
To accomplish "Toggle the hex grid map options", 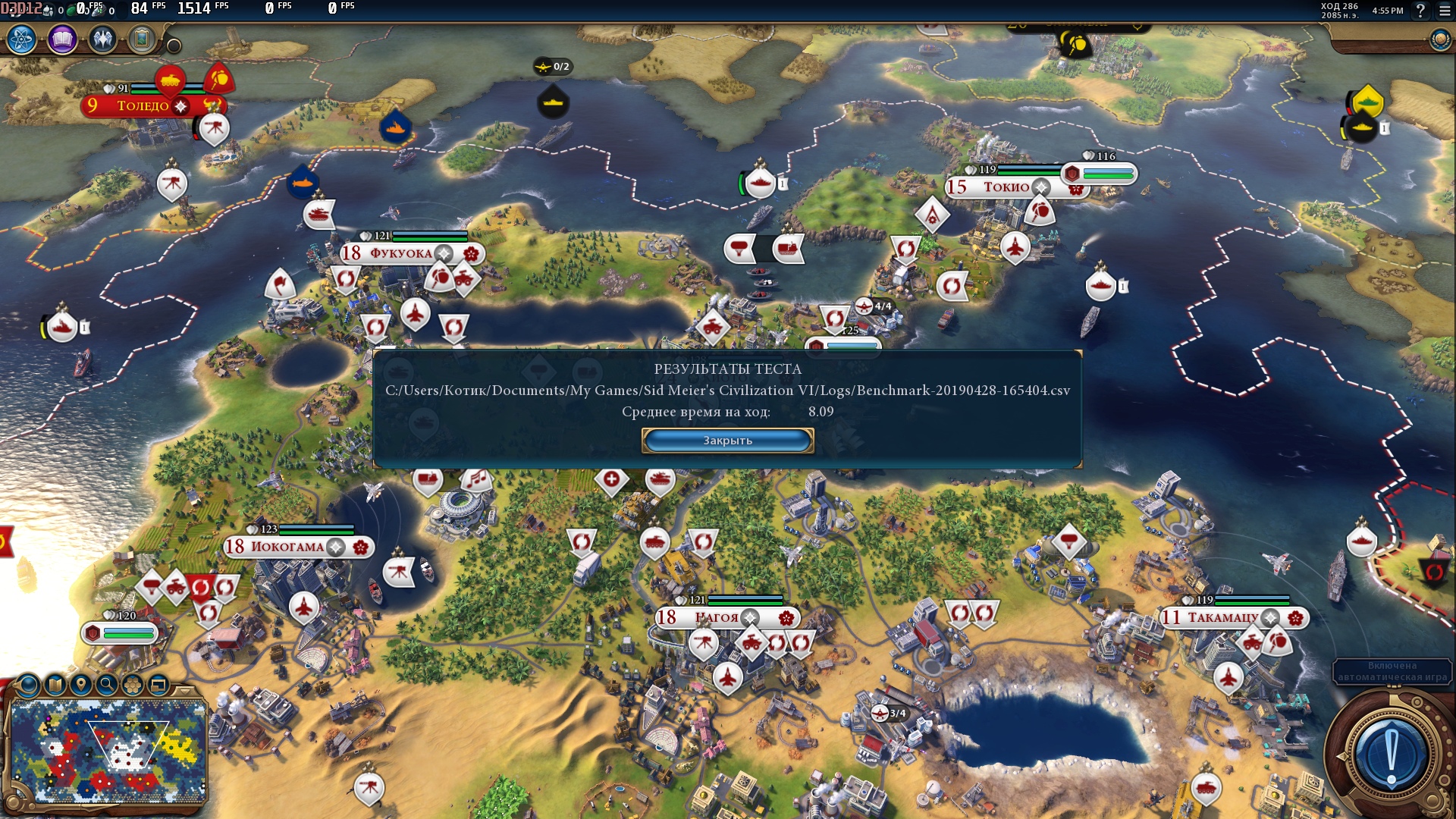I will pos(133,686).
